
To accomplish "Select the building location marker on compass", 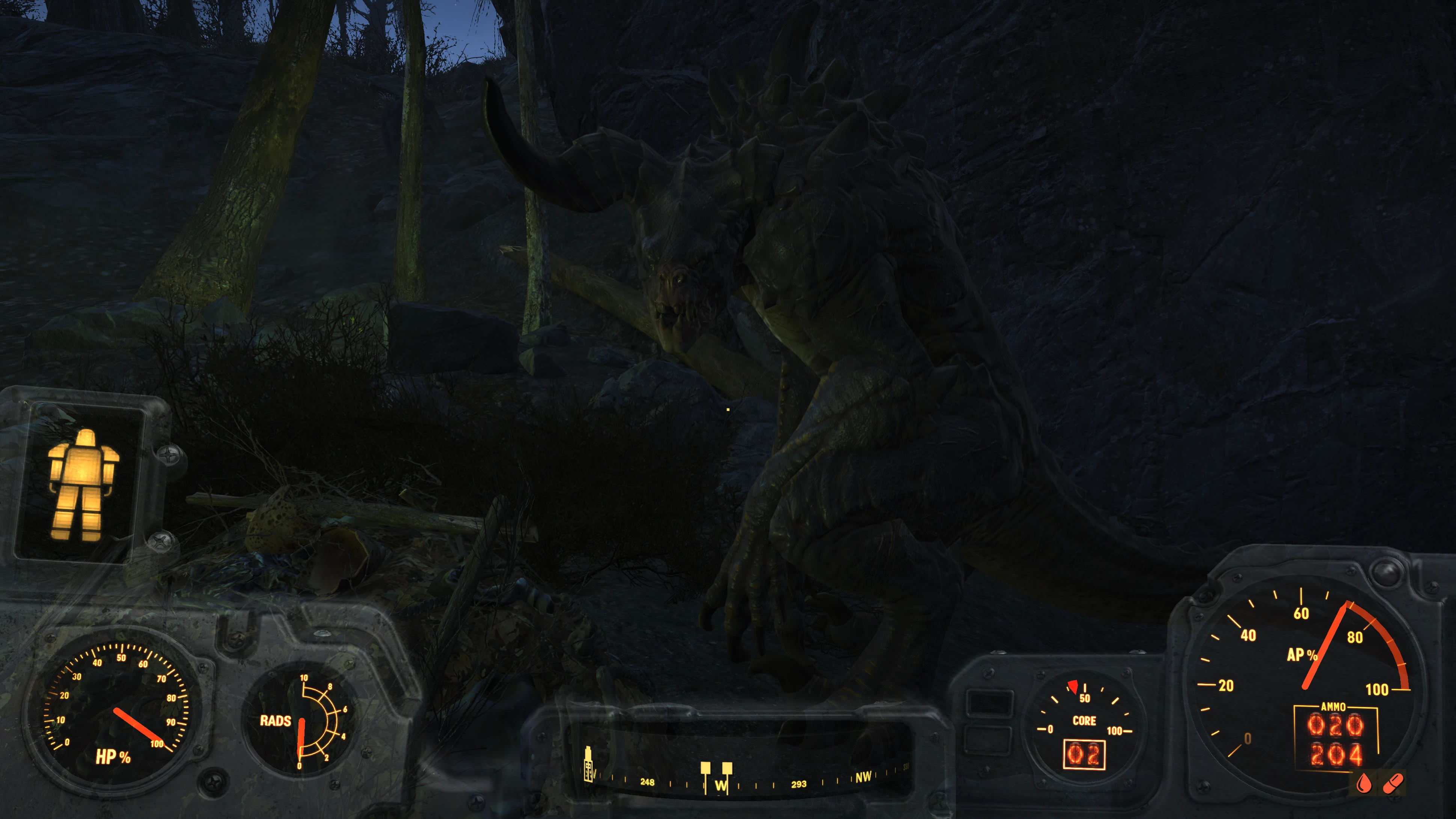I will click(x=588, y=766).
